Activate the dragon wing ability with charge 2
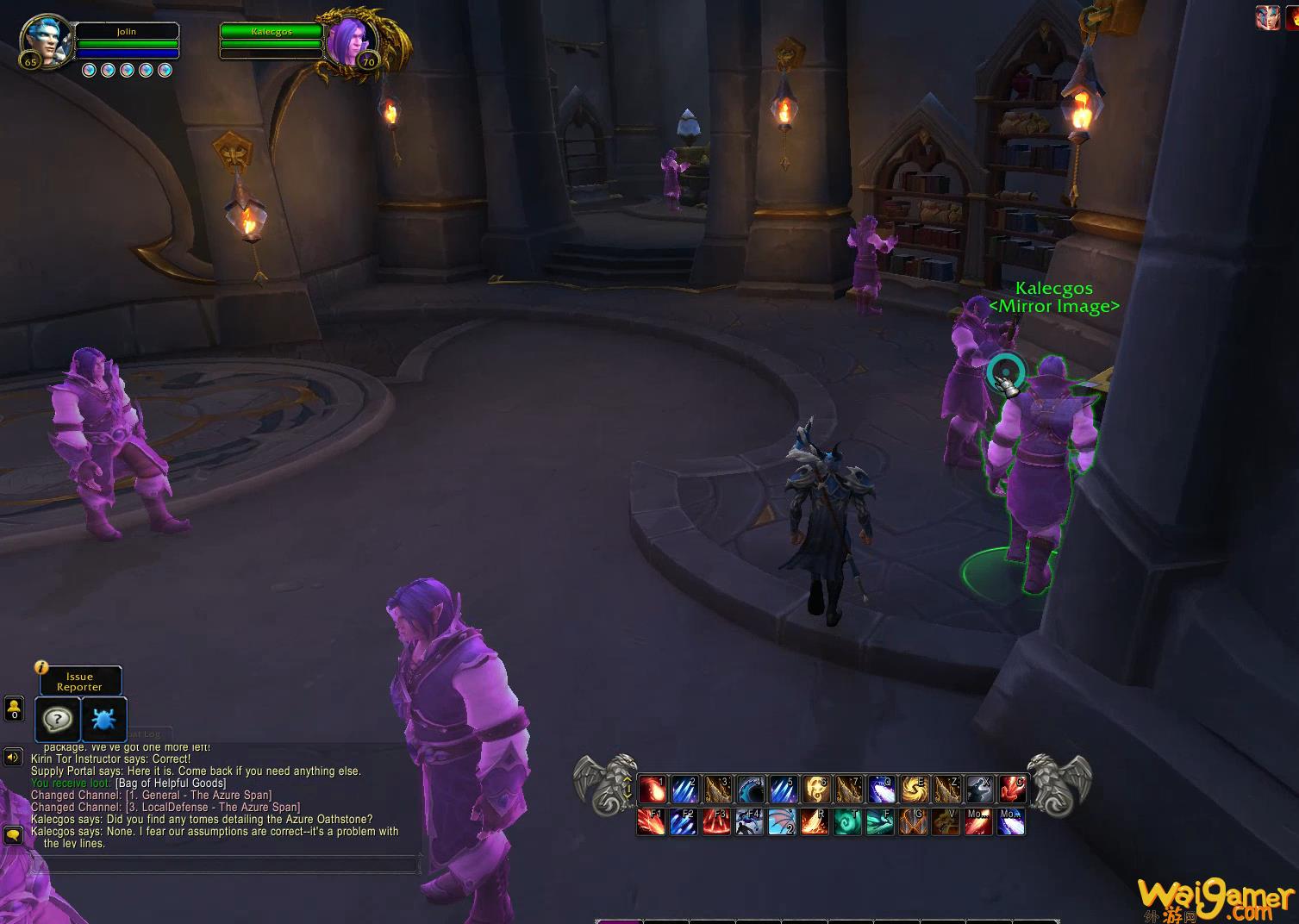Image resolution: width=1299 pixels, height=924 pixels. tap(783, 821)
